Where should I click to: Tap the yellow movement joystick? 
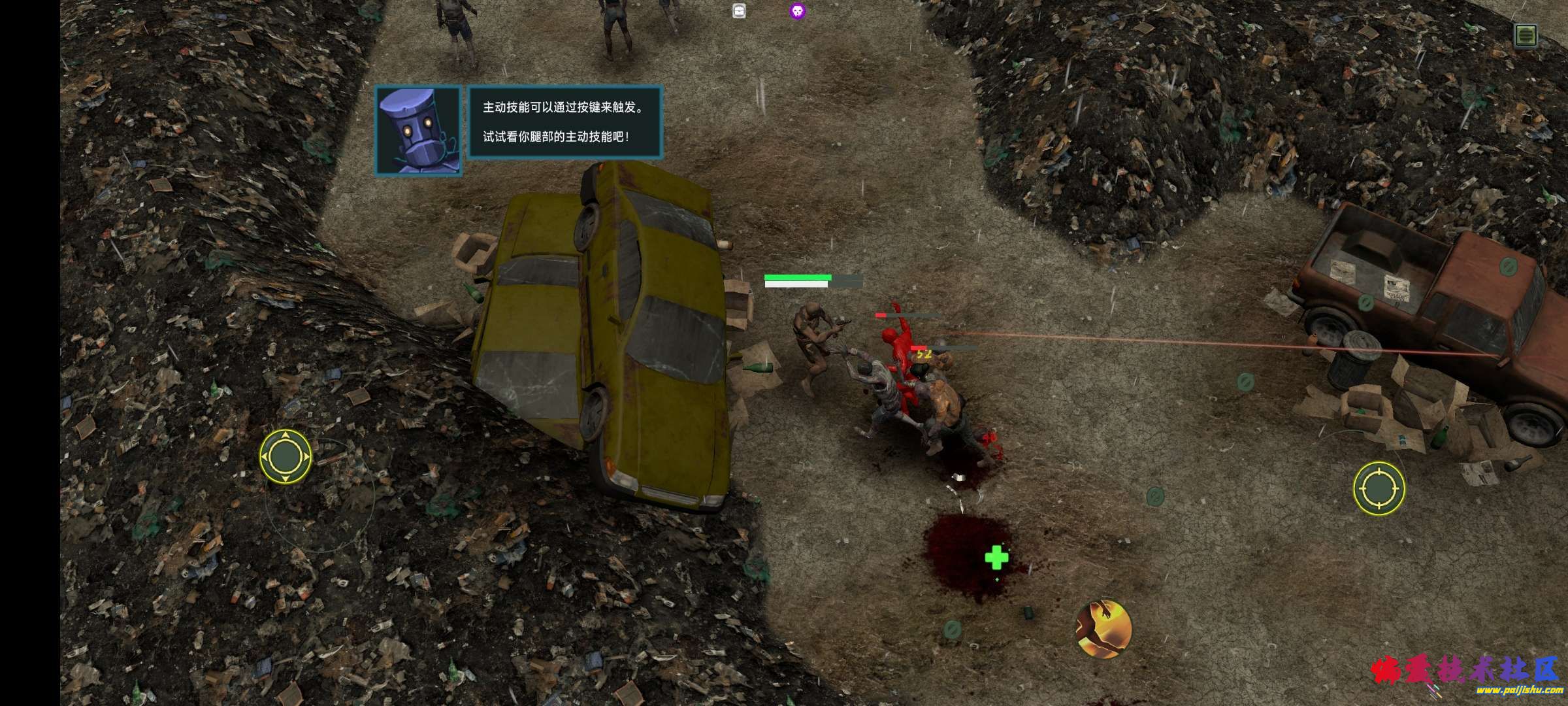pyautogui.click(x=286, y=456)
